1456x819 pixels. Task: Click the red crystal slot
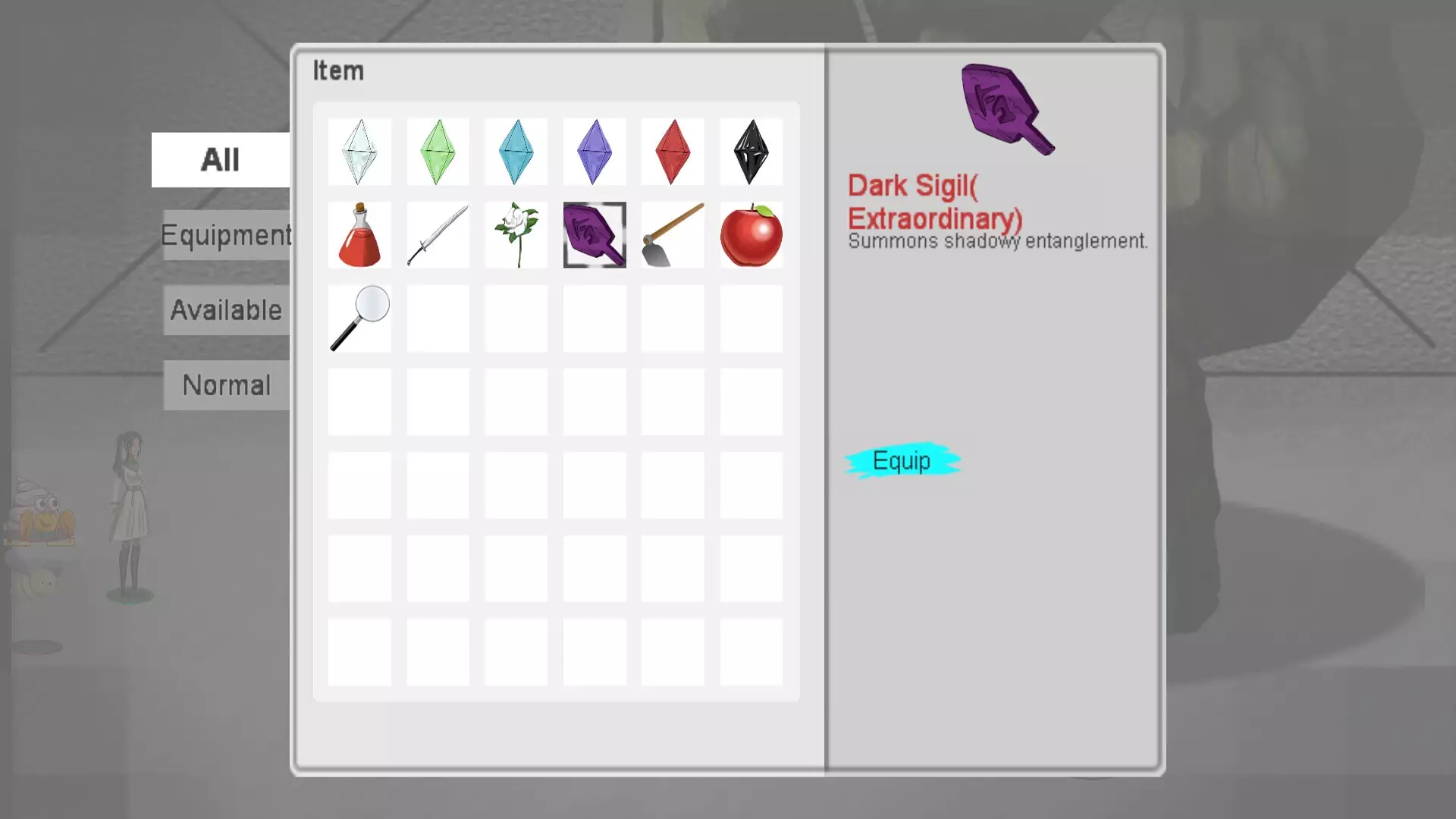[x=673, y=152]
